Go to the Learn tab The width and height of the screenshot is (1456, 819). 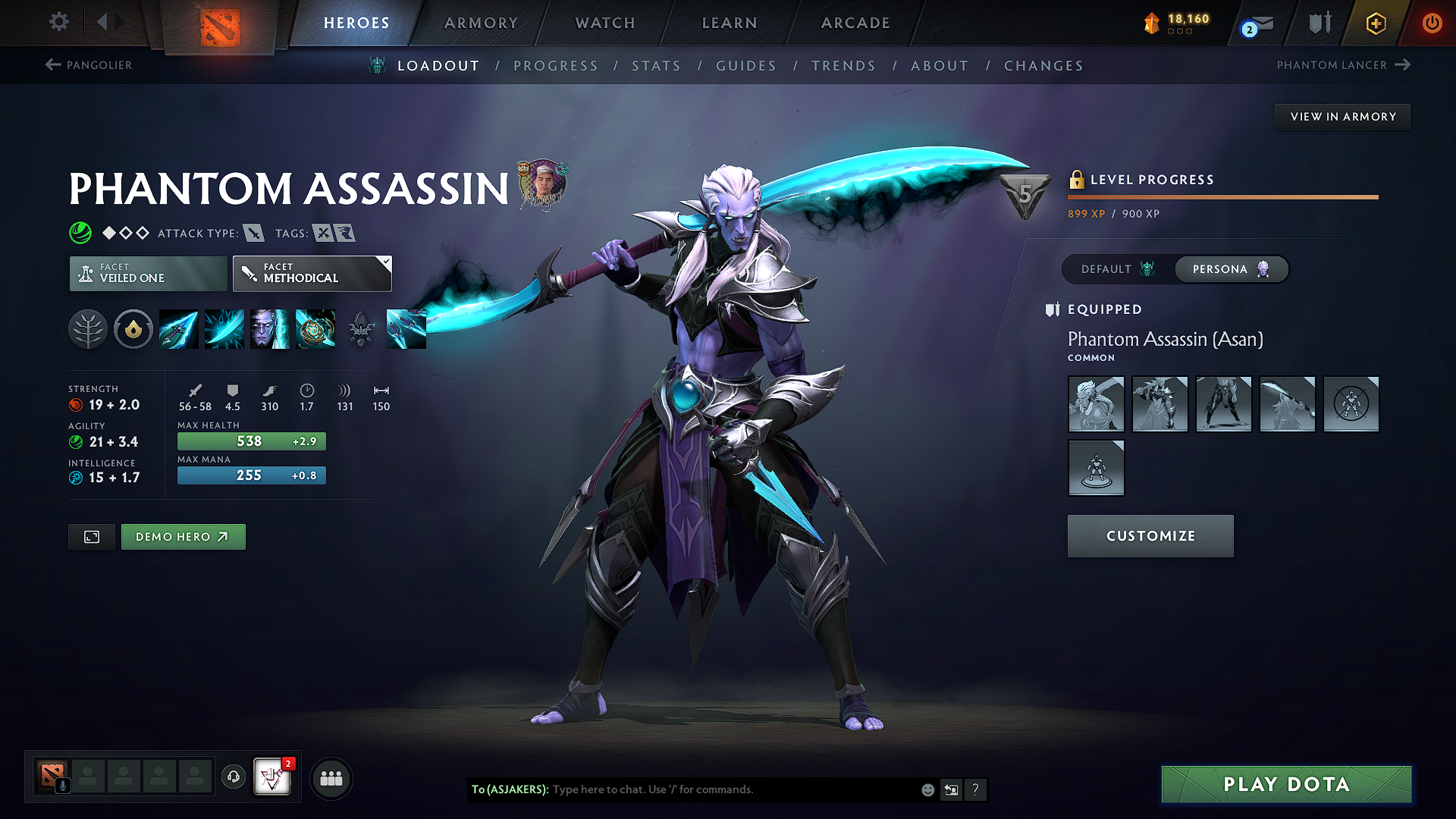[730, 23]
